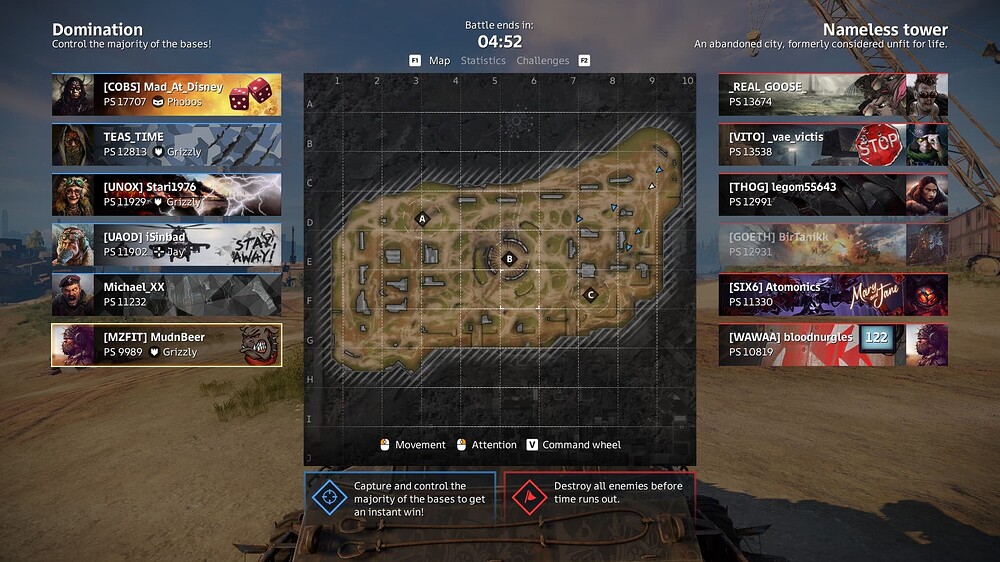The height and width of the screenshot is (562, 1000).
Task: Select enemy bloodnurgles player row
Action: pos(833,344)
